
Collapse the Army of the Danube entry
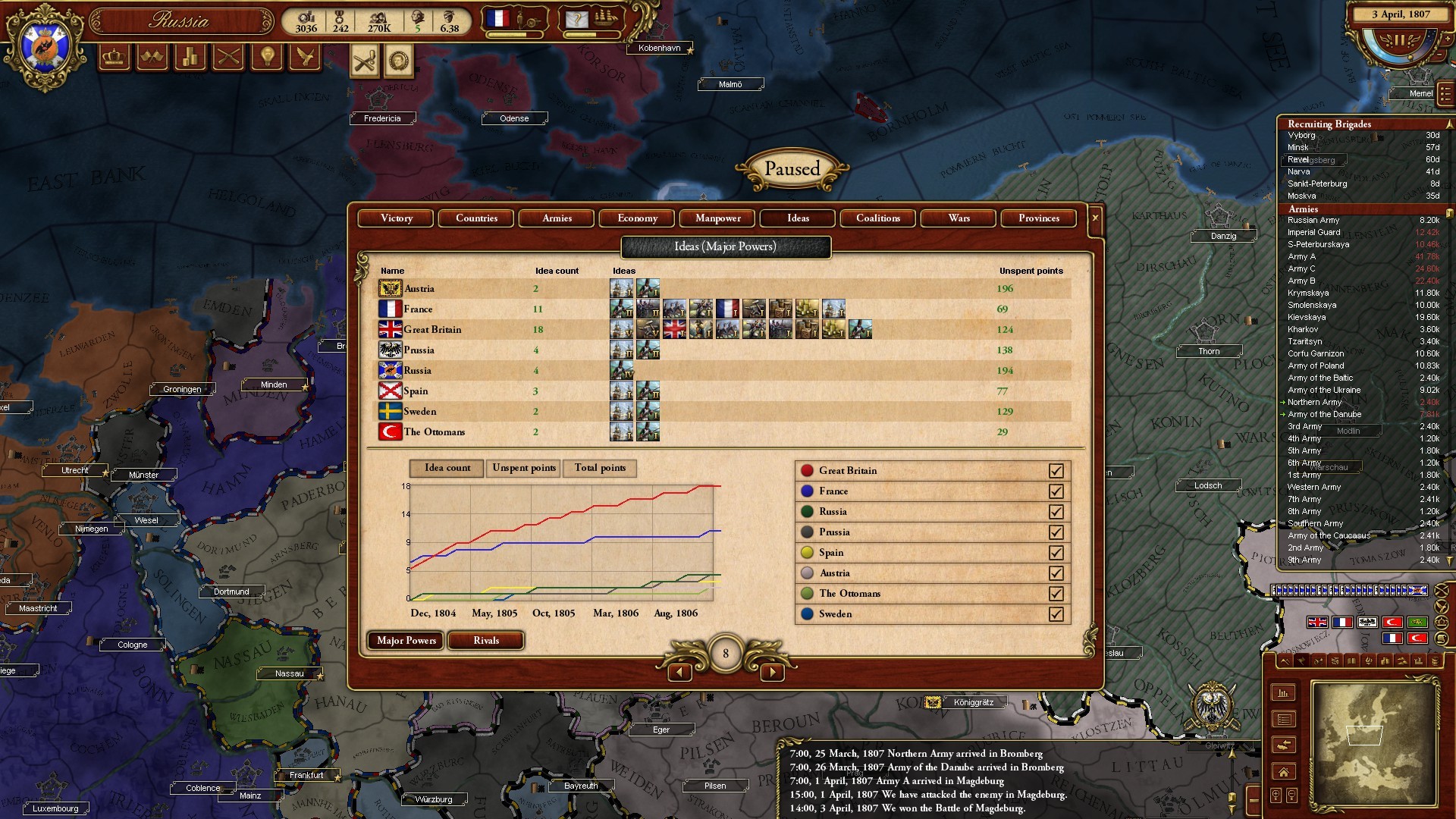click(x=1285, y=415)
